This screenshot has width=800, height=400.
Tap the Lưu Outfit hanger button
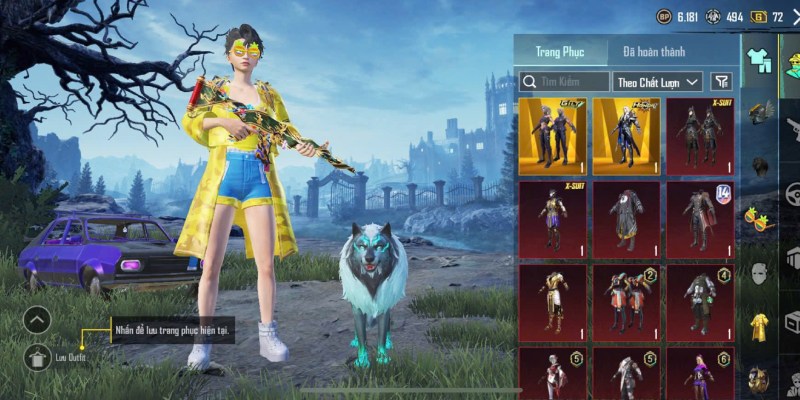pyautogui.click(x=37, y=355)
